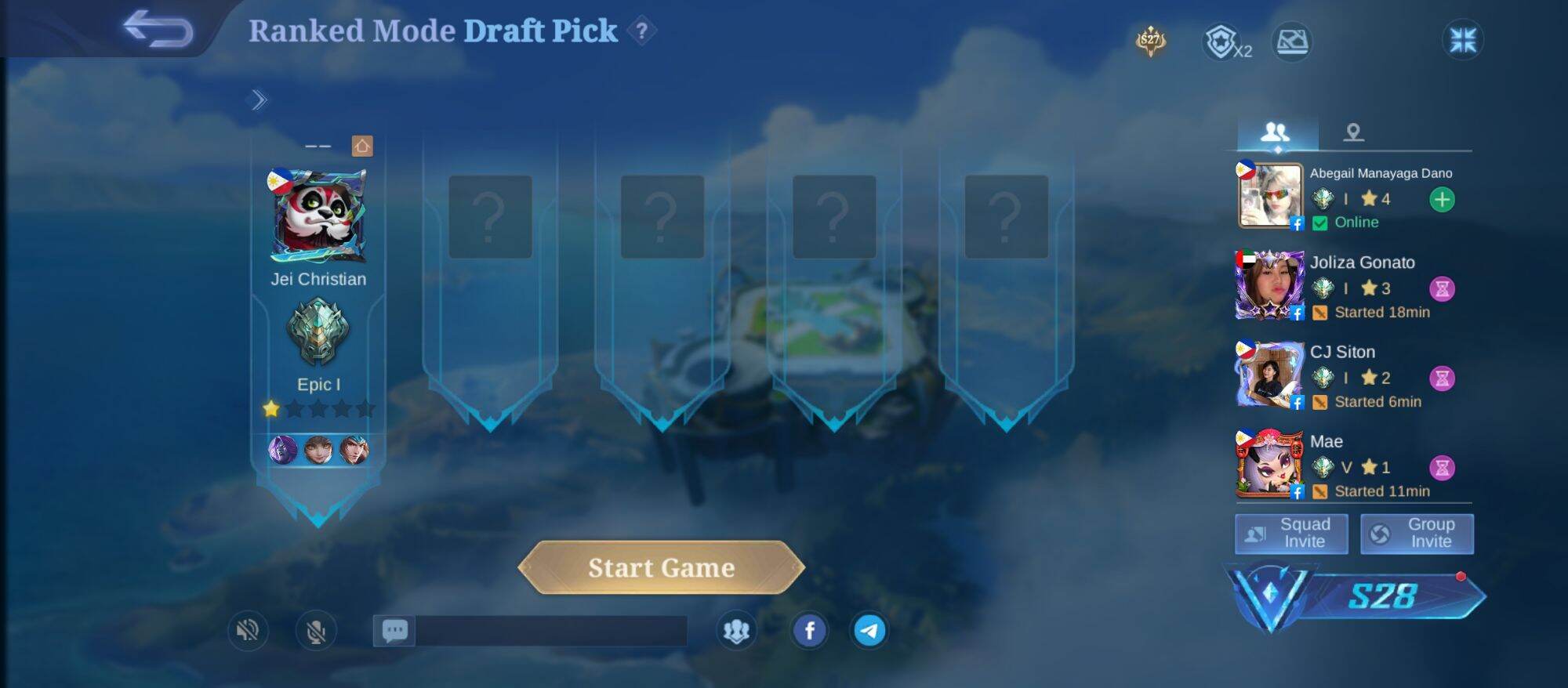Start the ranked game
Image resolution: width=1568 pixels, height=688 pixels.
pyautogui.click(x=661, y=567)
